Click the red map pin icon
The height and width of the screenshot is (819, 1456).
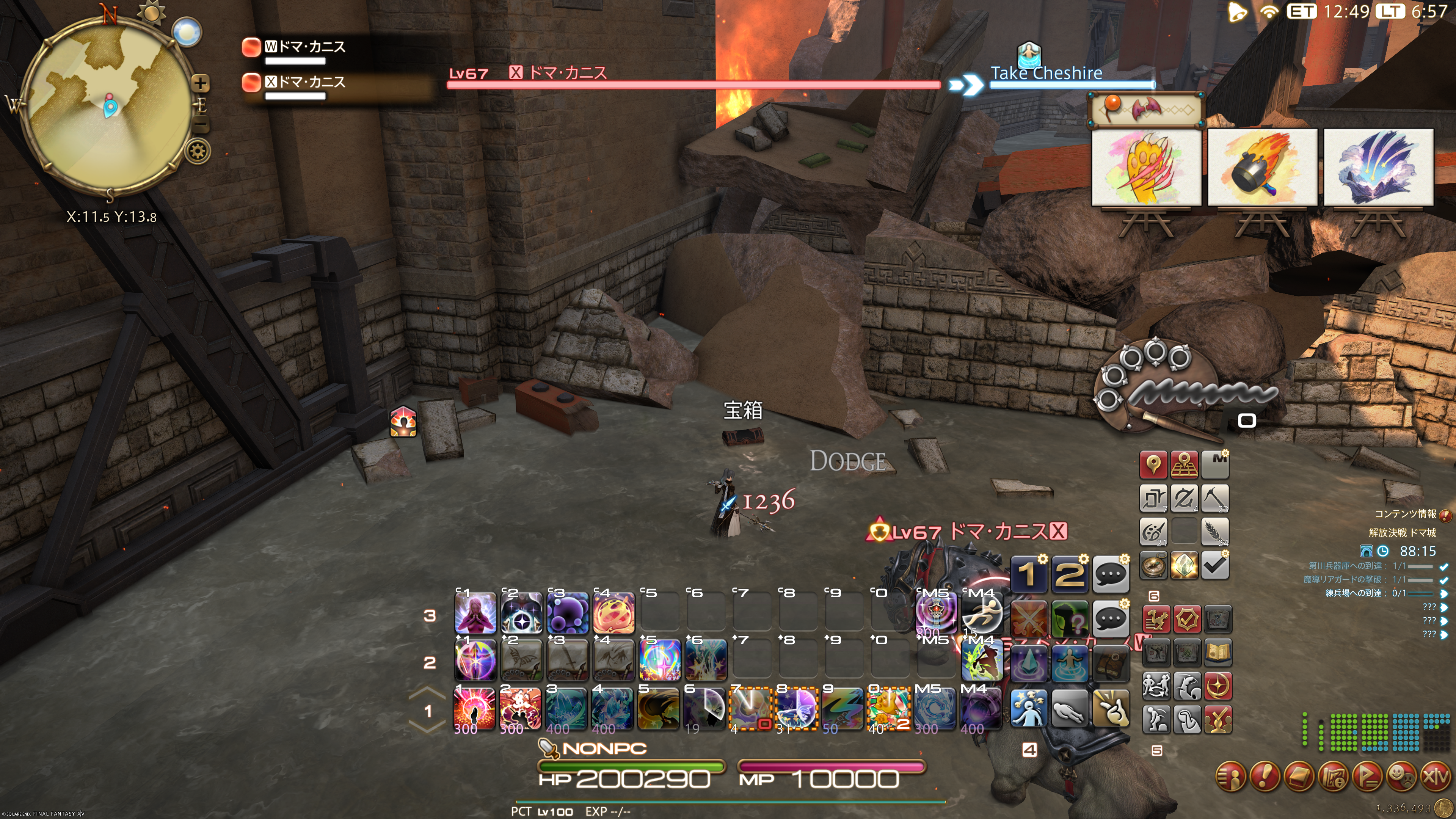click(x=1153, y=464)
